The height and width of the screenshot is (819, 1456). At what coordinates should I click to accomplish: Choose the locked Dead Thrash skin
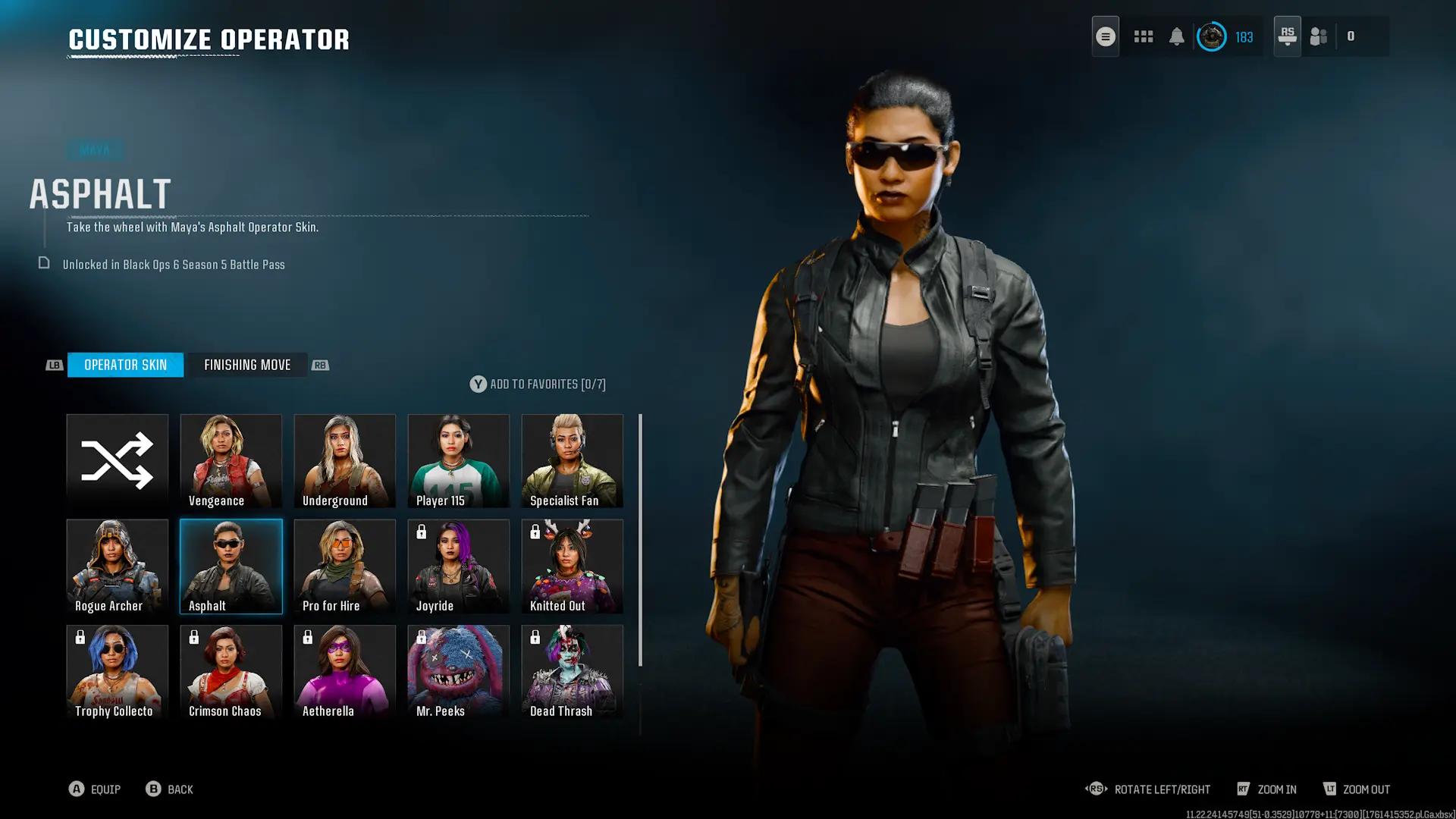click(573, 671)
